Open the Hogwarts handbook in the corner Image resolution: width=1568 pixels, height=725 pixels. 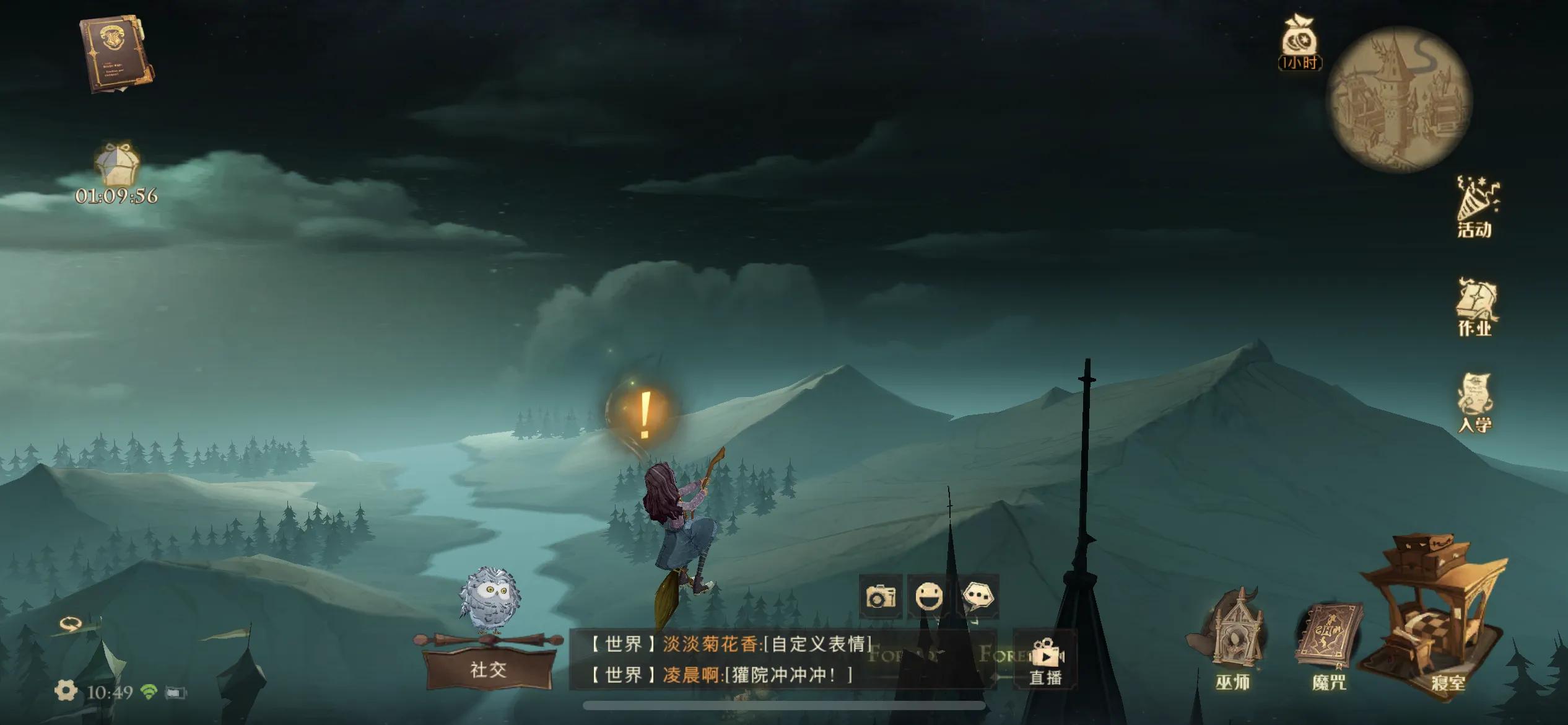pos(116,55)
